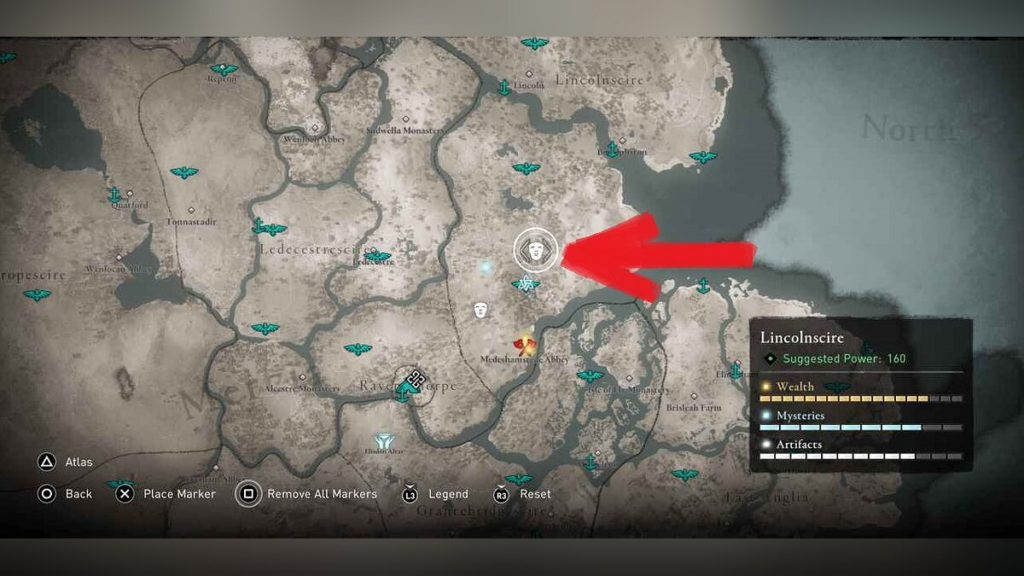
Task: Select the Ravensthorpe settlement knot icon
Action: coord(416,380)
